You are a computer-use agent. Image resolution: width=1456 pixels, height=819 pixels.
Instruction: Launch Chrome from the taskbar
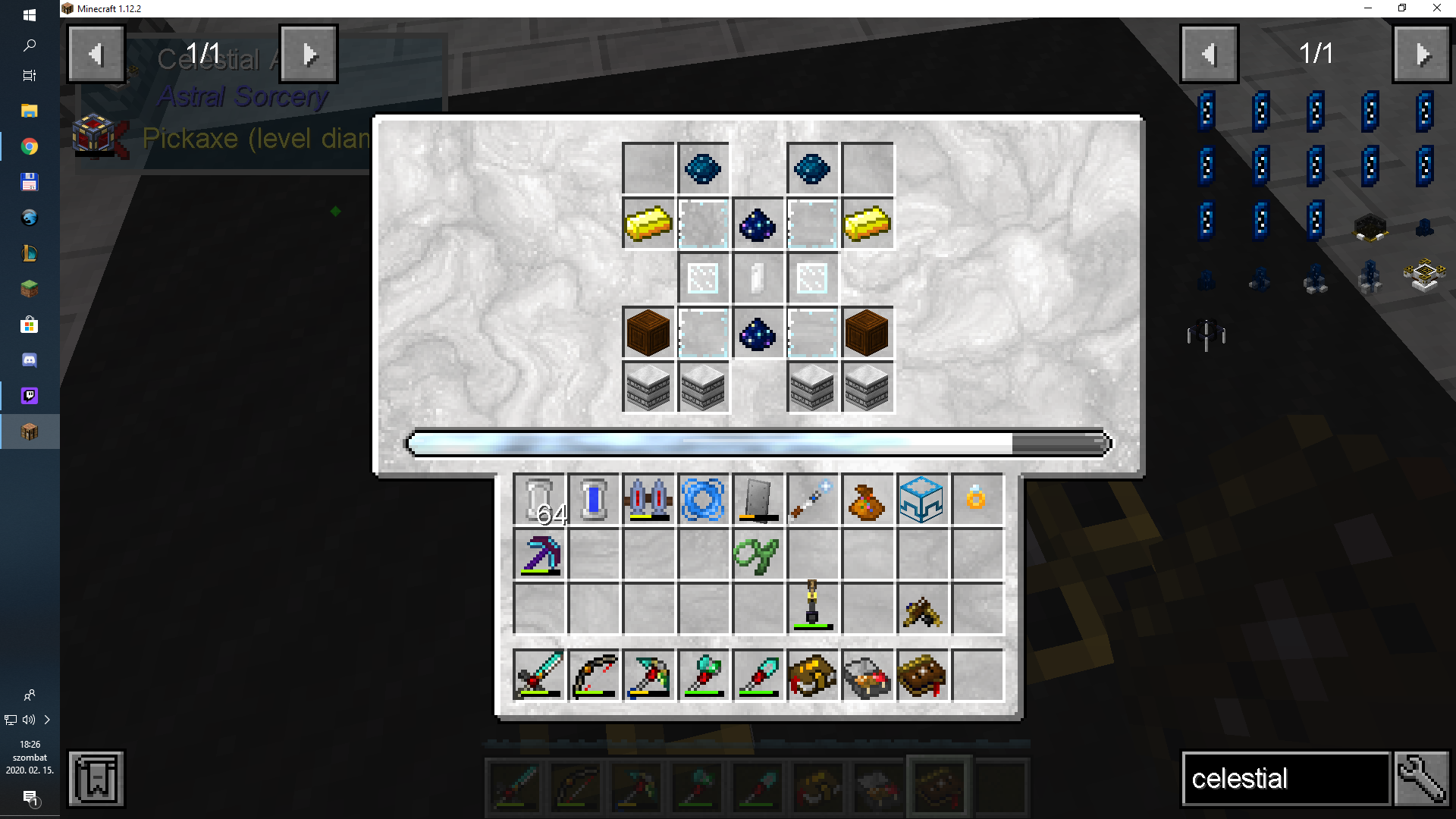tap(29, 146)
